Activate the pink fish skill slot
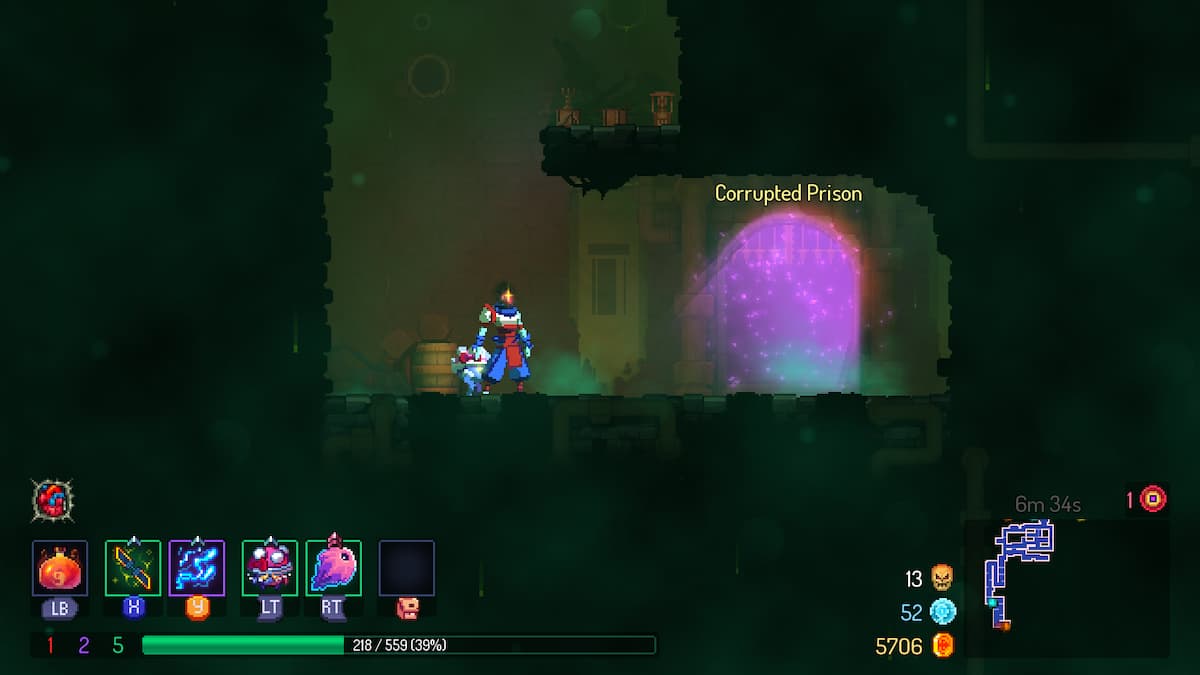Viewport: 1200px width, 675px height. point(333,568)
